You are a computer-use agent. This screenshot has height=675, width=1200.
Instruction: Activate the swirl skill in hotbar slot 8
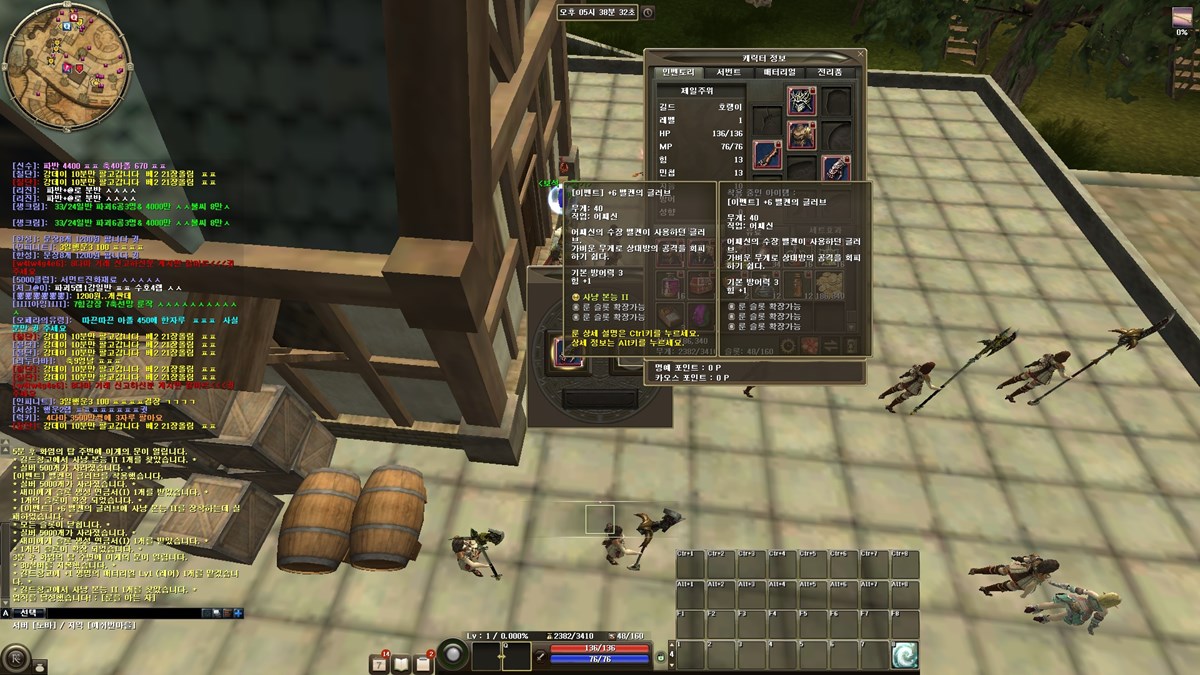[x=905, y=655]
